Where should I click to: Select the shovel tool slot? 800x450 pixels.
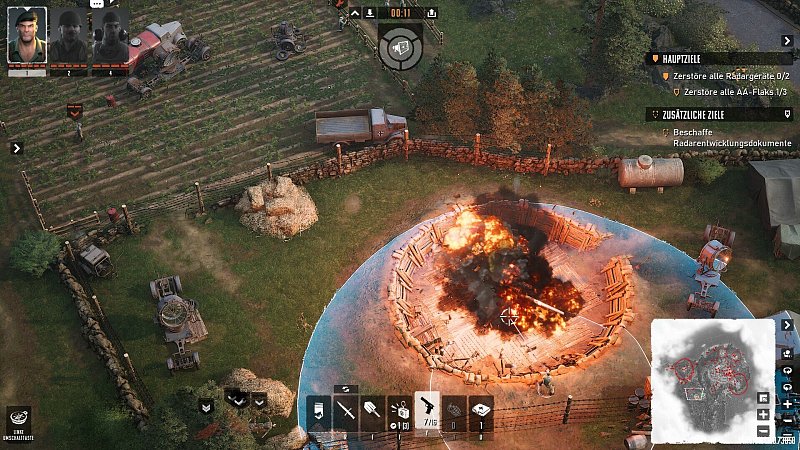click(x=372, y=411)
